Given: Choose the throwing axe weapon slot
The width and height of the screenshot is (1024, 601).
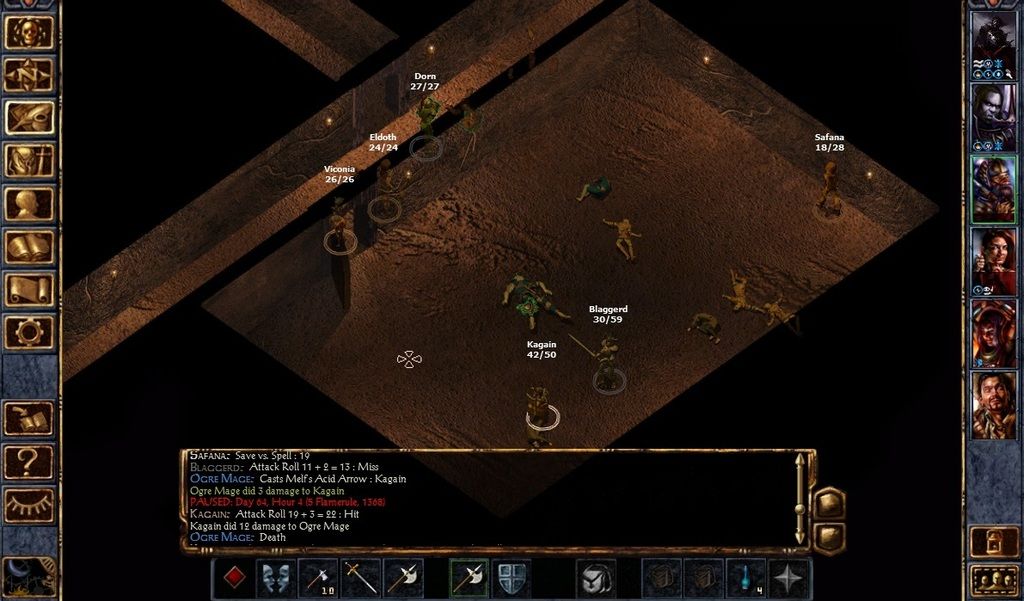Looking at the screenshot, I should point(320,579).
